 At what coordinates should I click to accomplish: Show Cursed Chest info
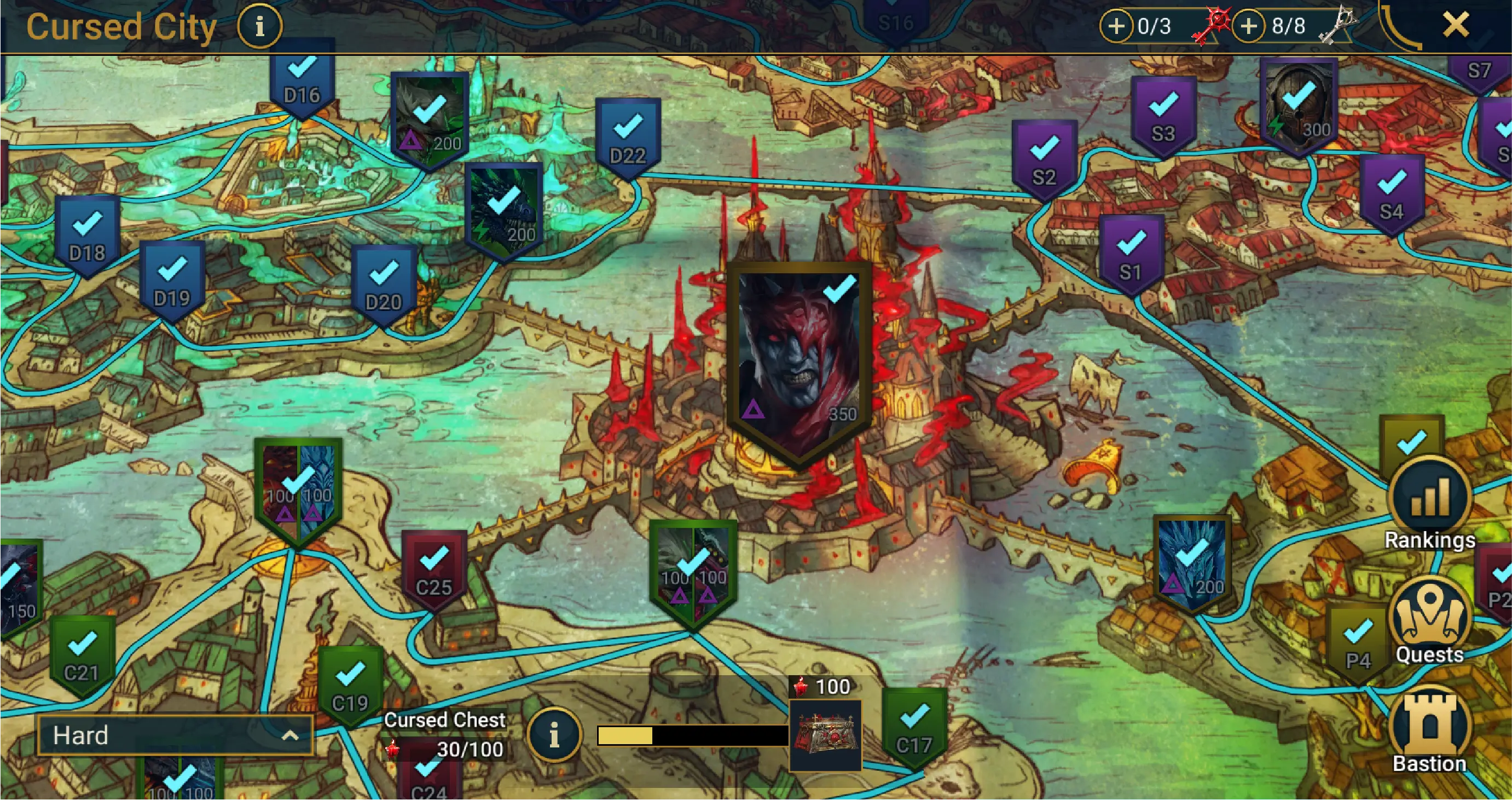(x=554, y=734)
